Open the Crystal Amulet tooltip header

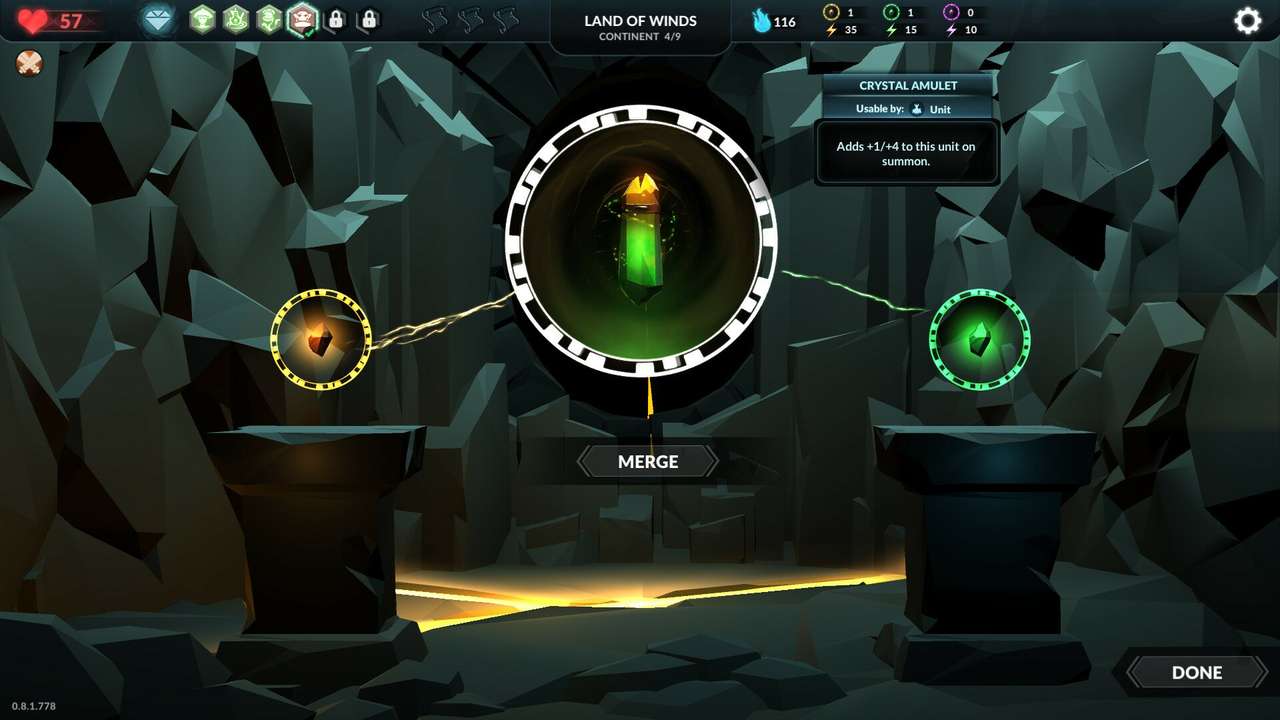point(906,85)
